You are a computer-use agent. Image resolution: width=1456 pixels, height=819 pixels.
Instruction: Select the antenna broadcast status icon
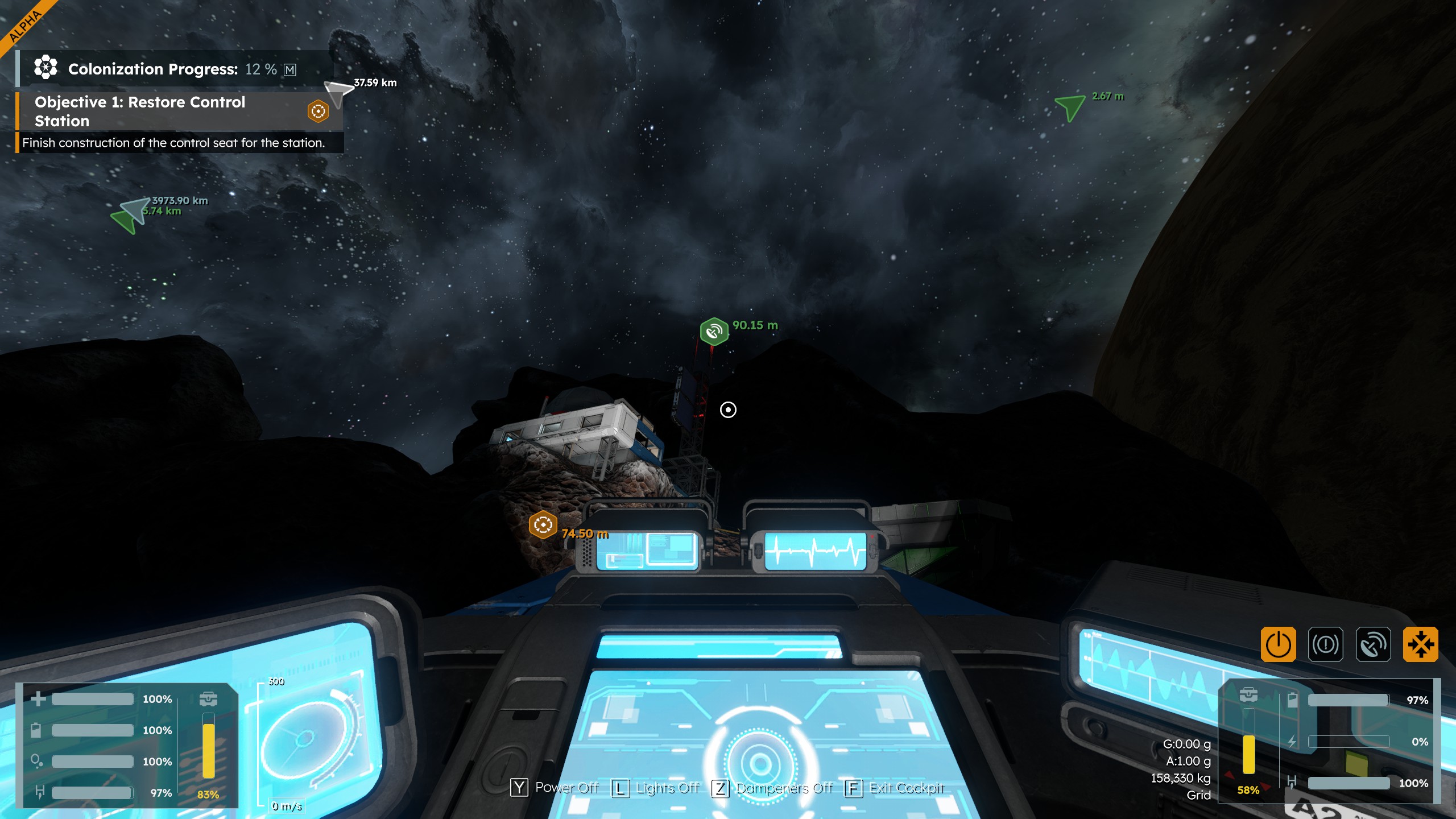coord(1373,644)
